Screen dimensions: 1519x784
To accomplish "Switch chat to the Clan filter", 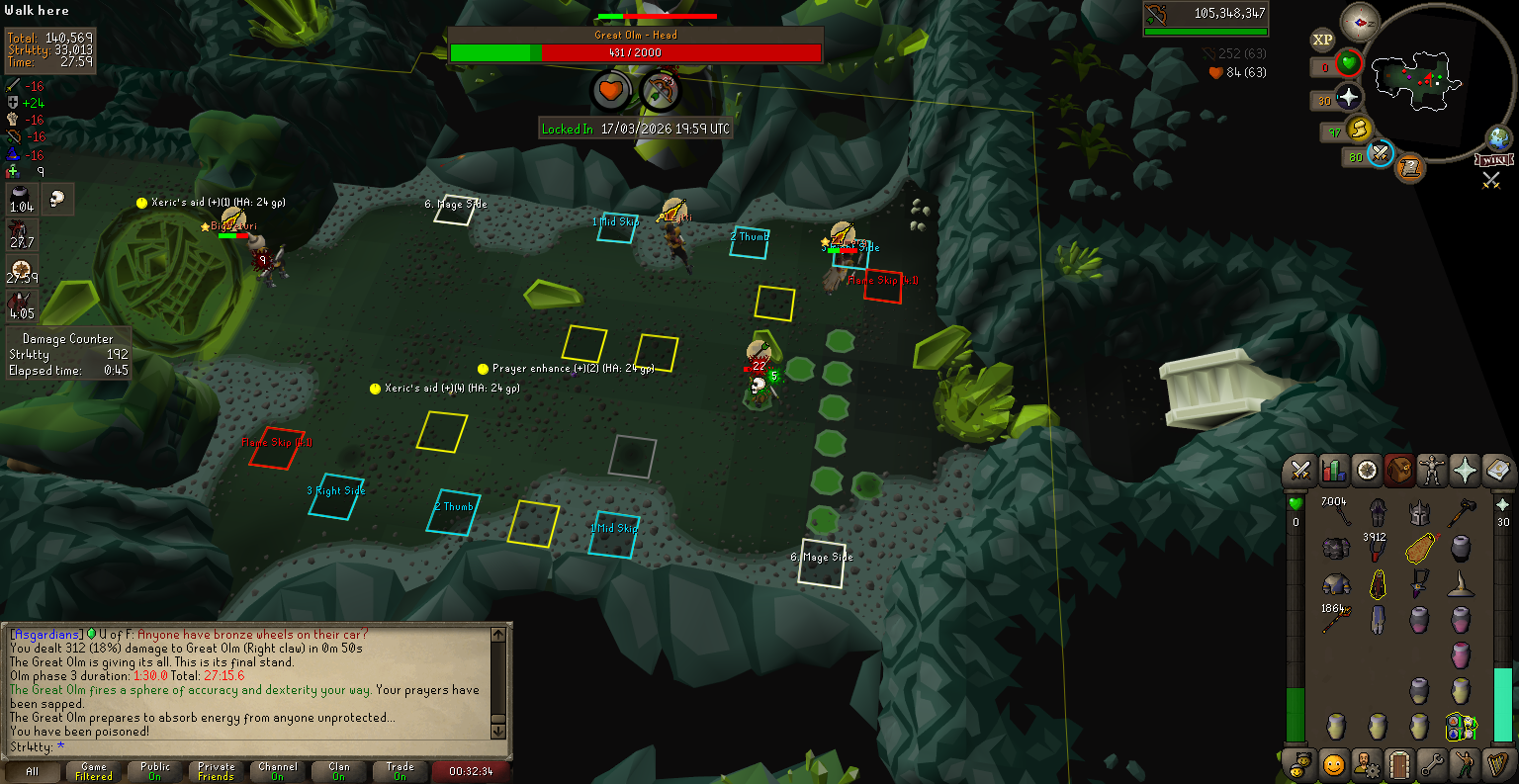I will [x=339, y=771].
